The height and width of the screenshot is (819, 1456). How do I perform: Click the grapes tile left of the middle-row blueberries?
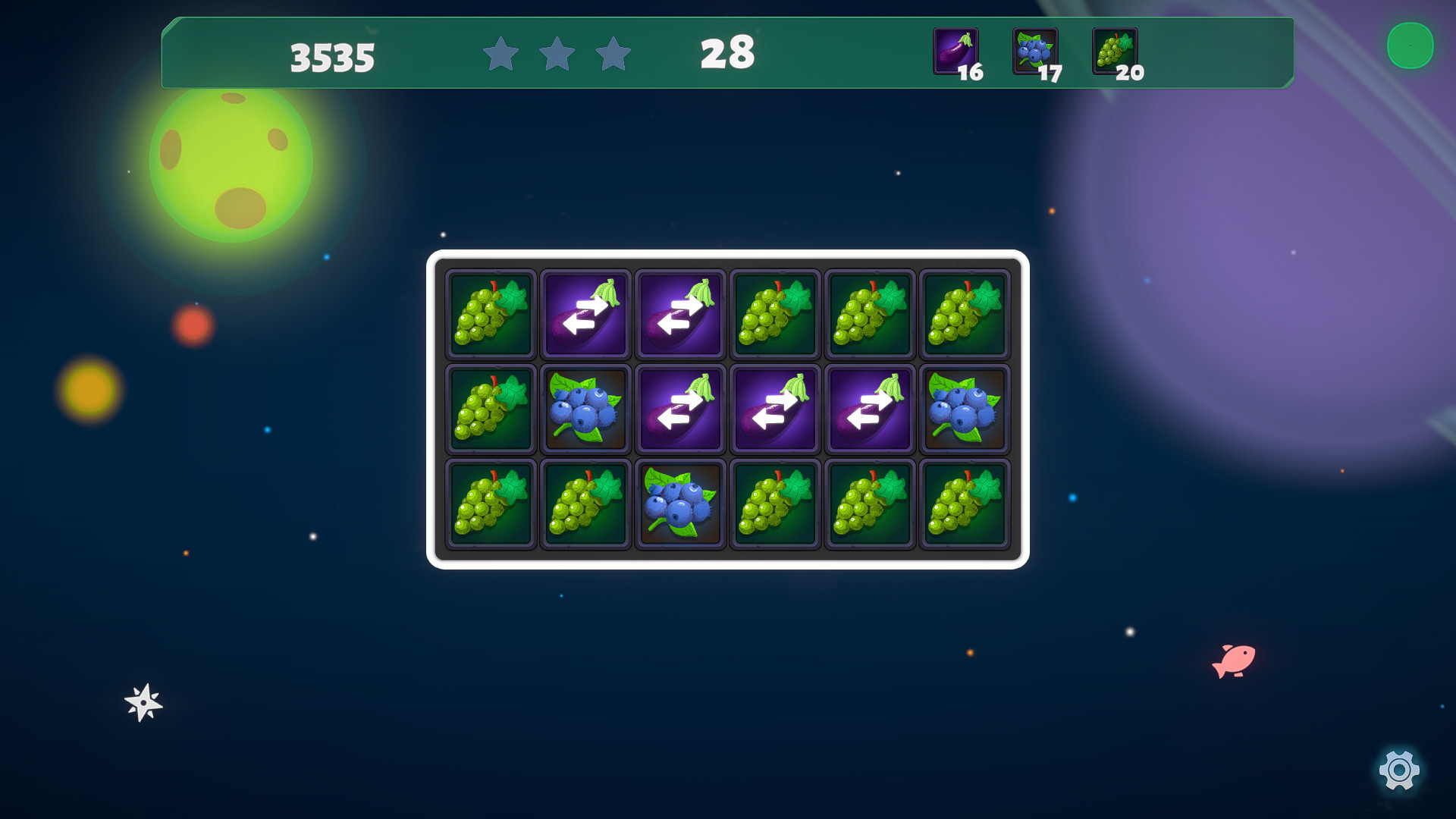click(491, 408)
